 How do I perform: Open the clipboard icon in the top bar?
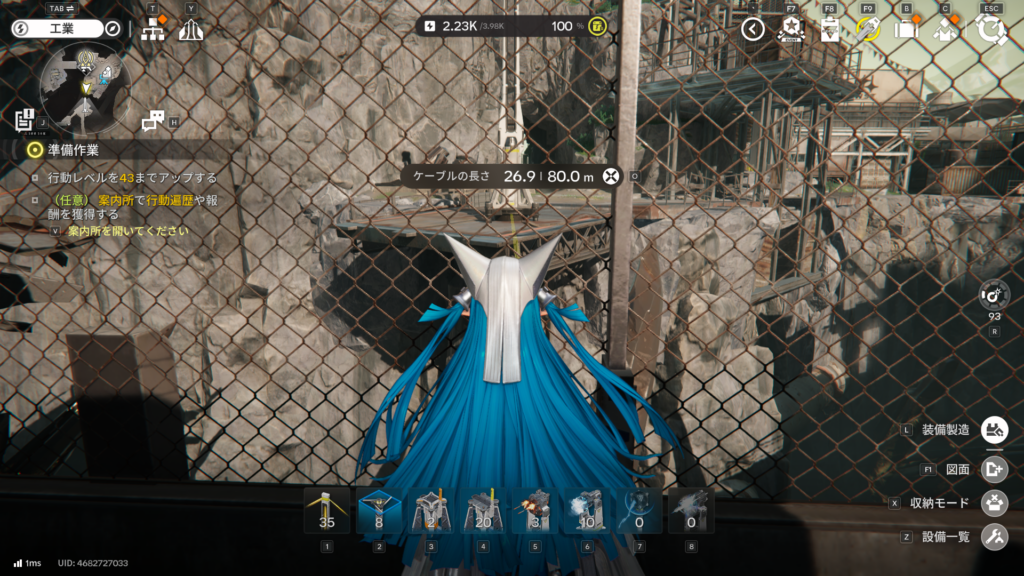[x=829, y=29]
